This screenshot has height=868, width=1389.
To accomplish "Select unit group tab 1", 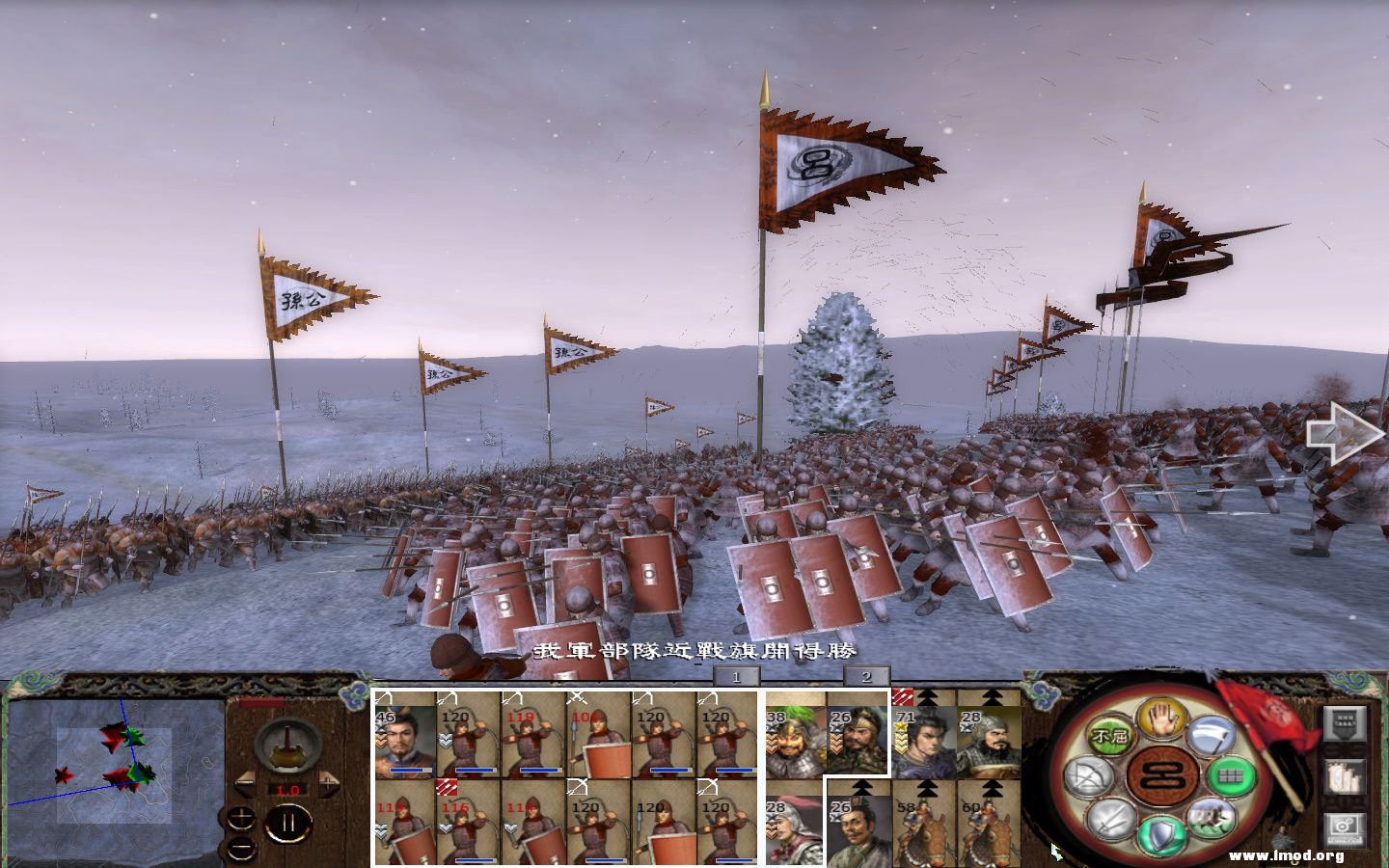I will click(735, 677).
